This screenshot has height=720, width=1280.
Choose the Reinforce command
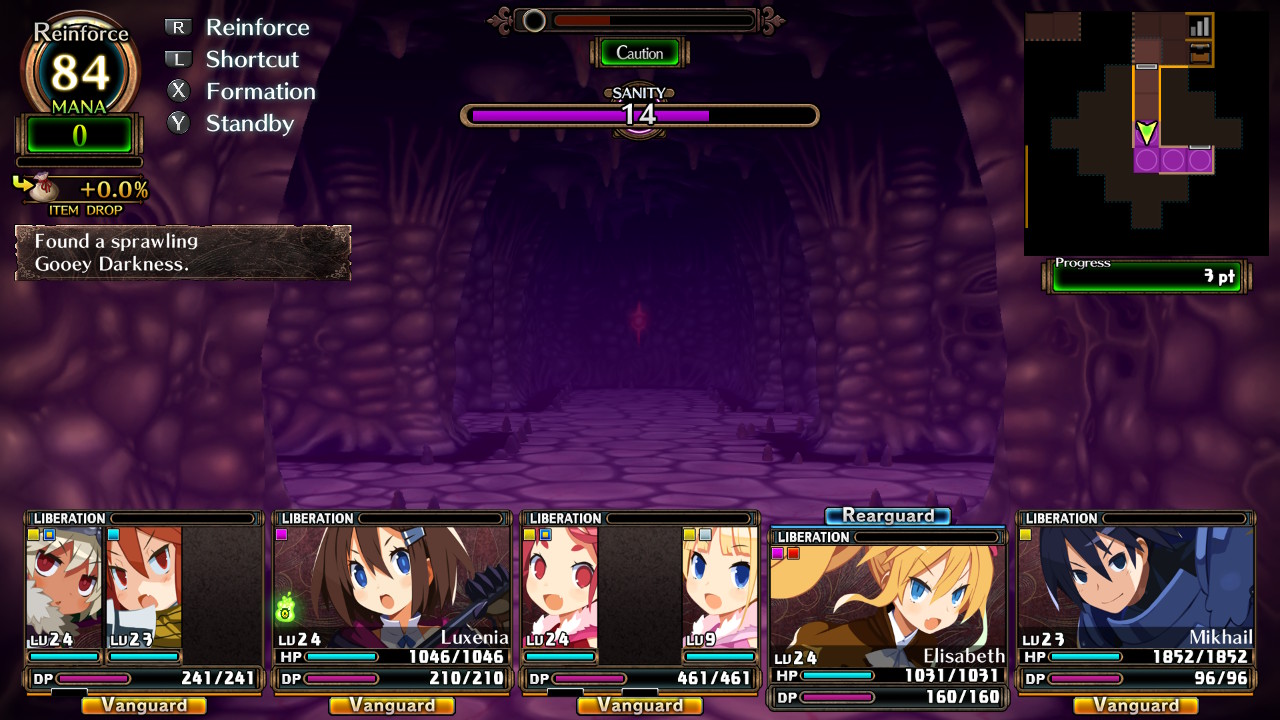point(257,28)
